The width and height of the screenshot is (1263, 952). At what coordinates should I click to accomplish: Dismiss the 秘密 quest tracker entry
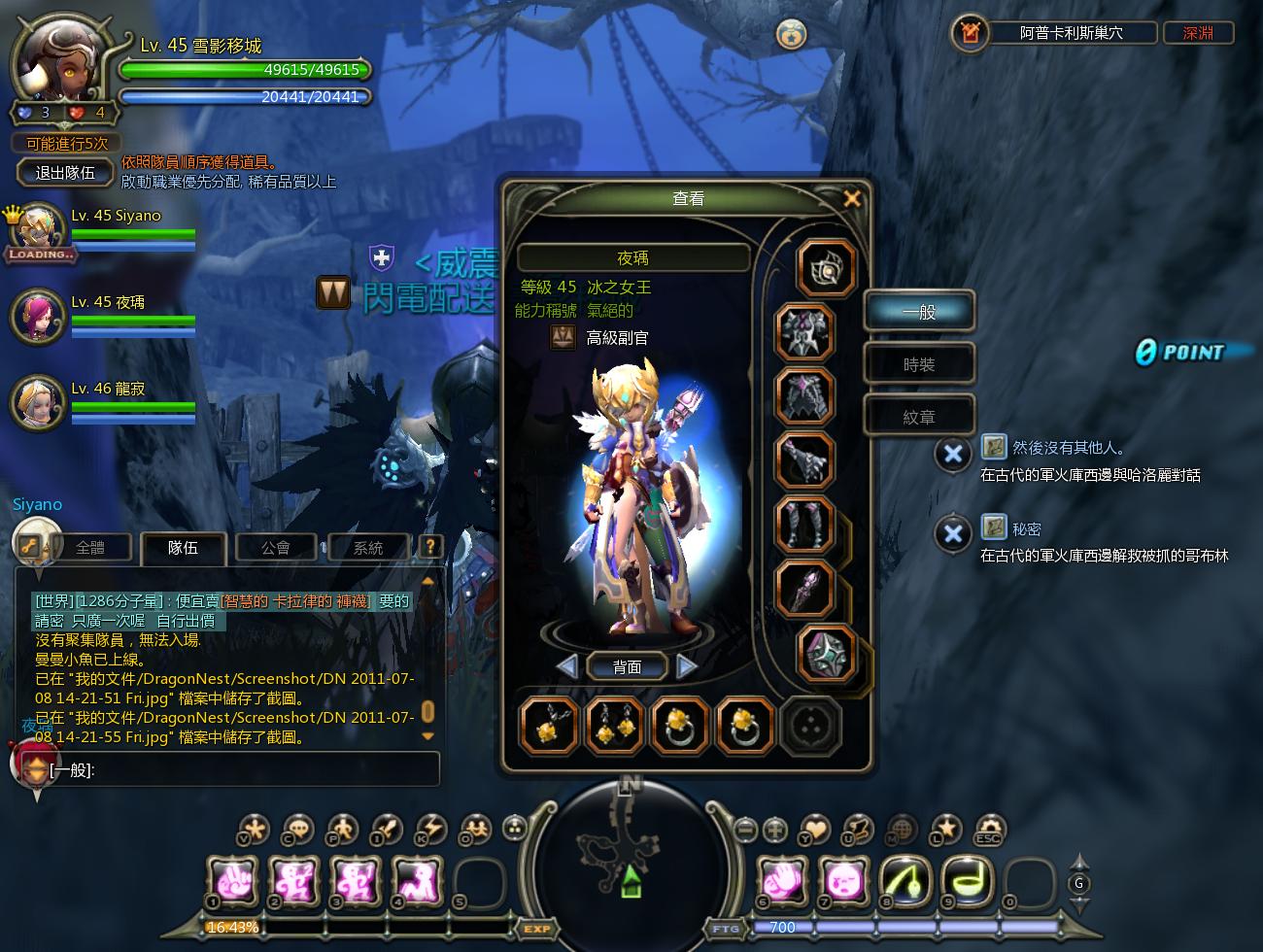[953, 533]
